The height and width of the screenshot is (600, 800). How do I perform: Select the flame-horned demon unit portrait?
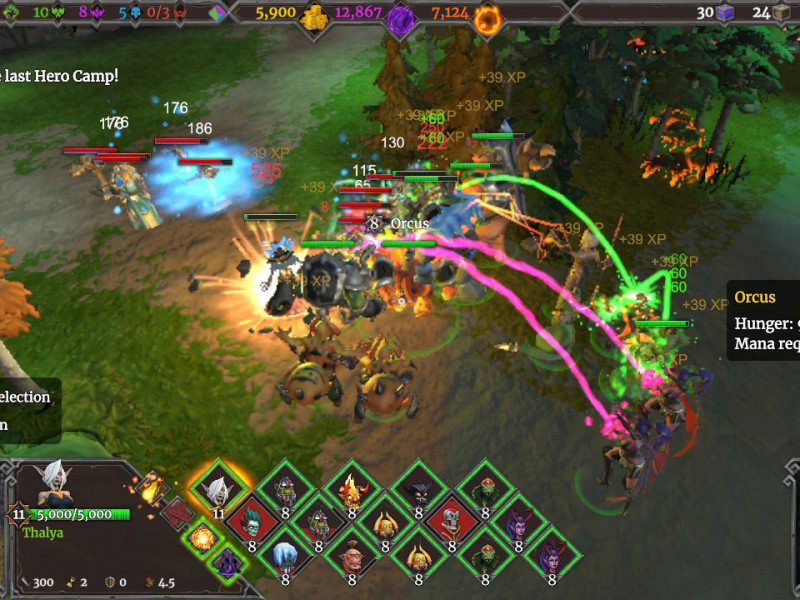point(352,490)
